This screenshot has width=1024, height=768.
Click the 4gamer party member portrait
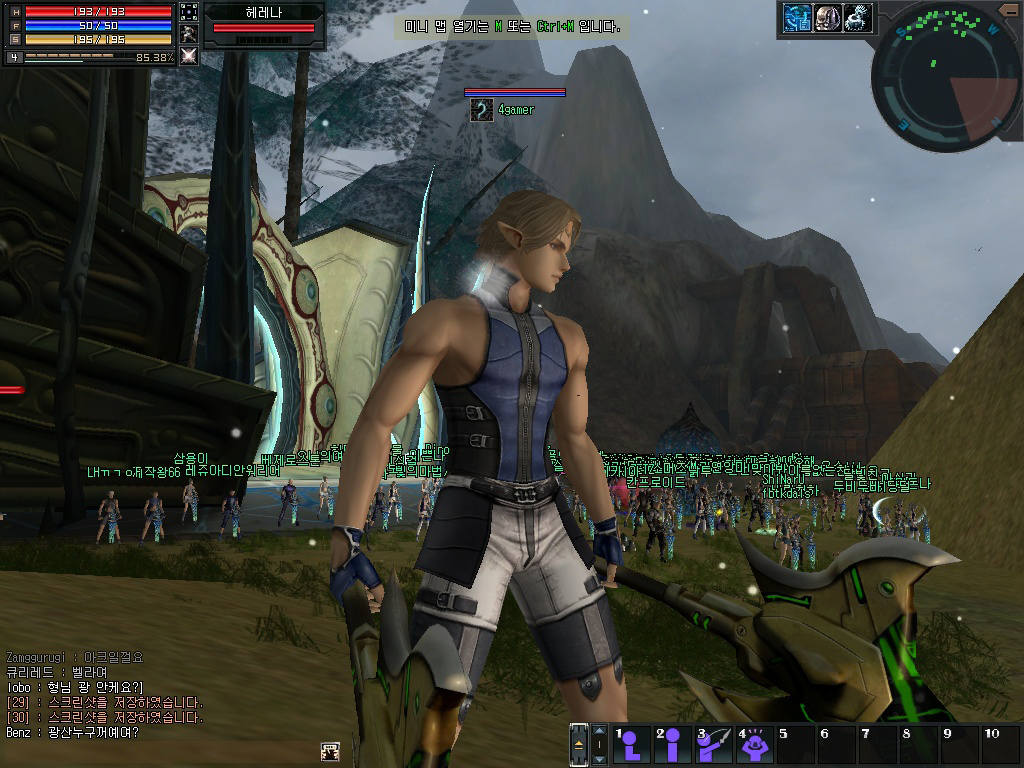pyautogui.click(x=482, y=110)
